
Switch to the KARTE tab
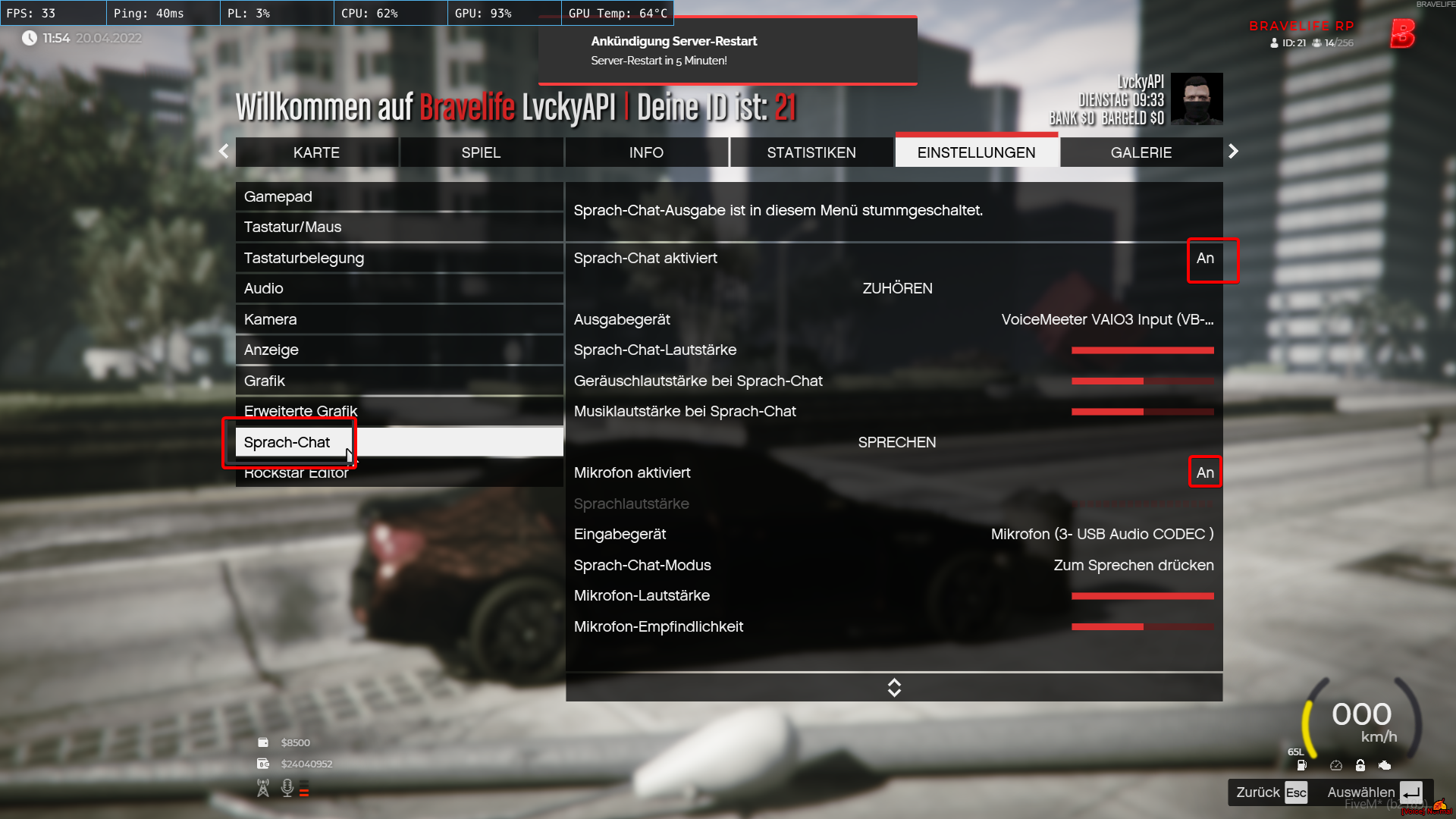pyautogui.click(x=316, y=152)
